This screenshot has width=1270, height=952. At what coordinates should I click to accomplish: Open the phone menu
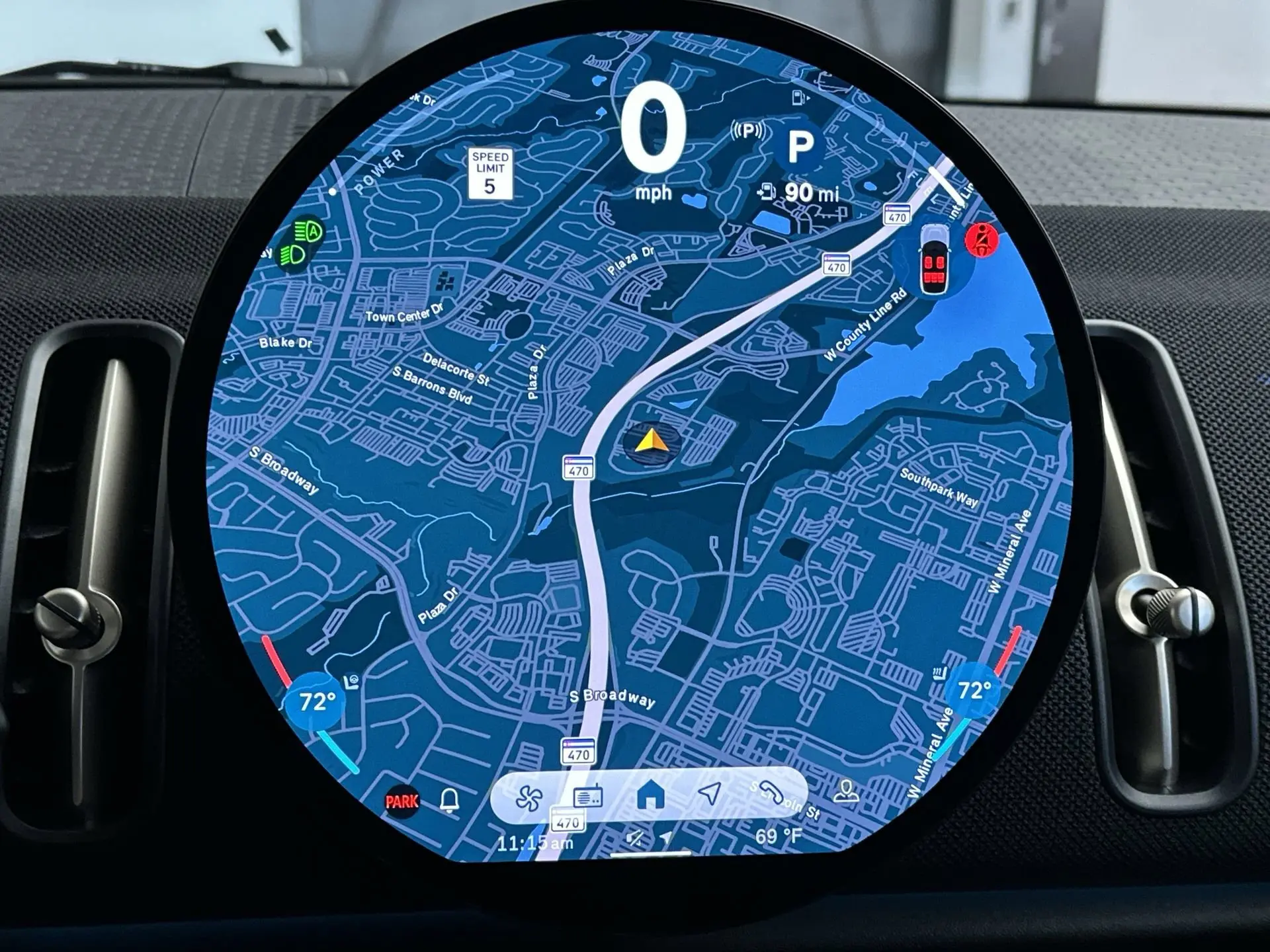pos(771,793)
